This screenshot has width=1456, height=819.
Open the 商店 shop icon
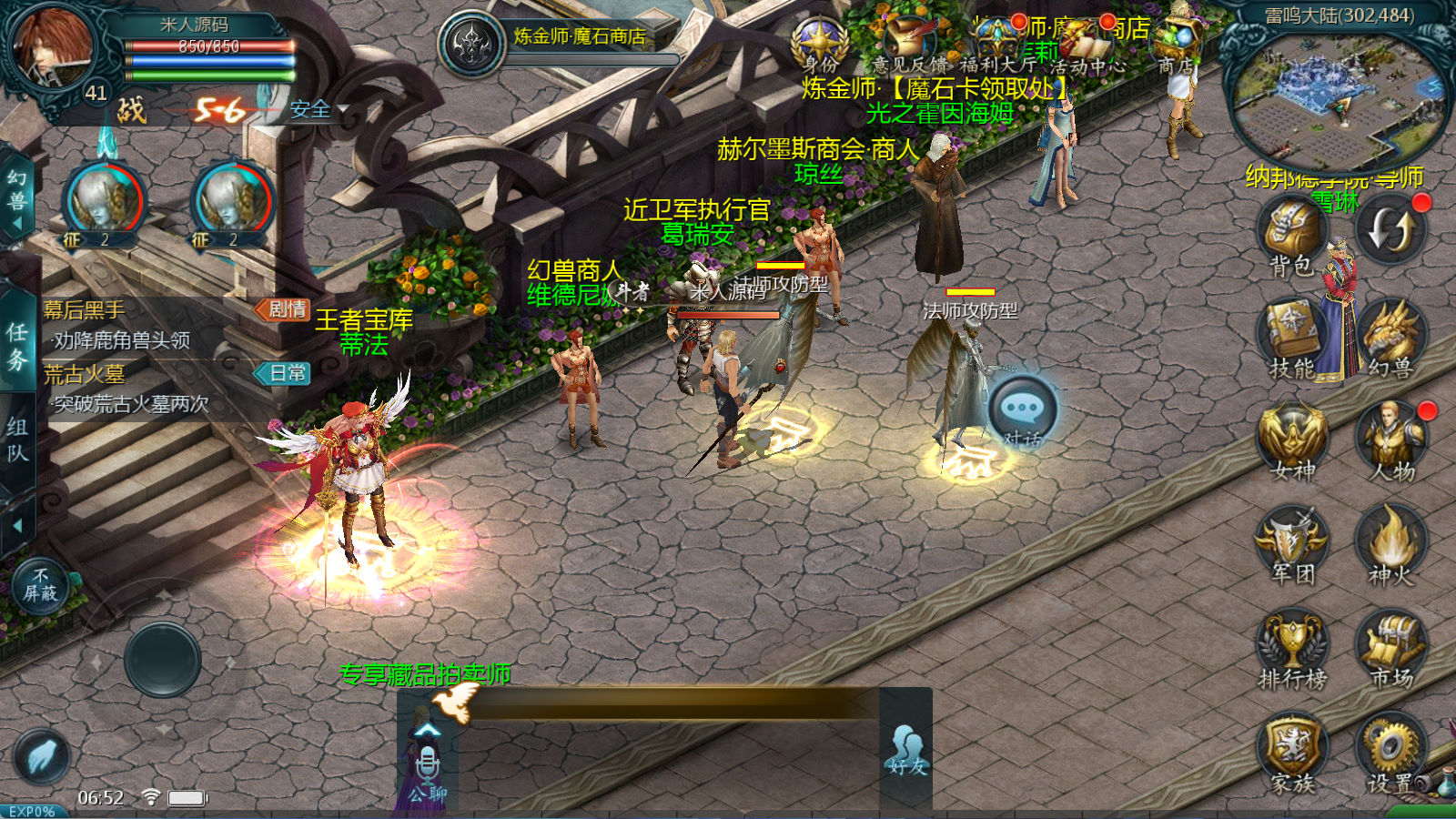[x=1178, y=44]
